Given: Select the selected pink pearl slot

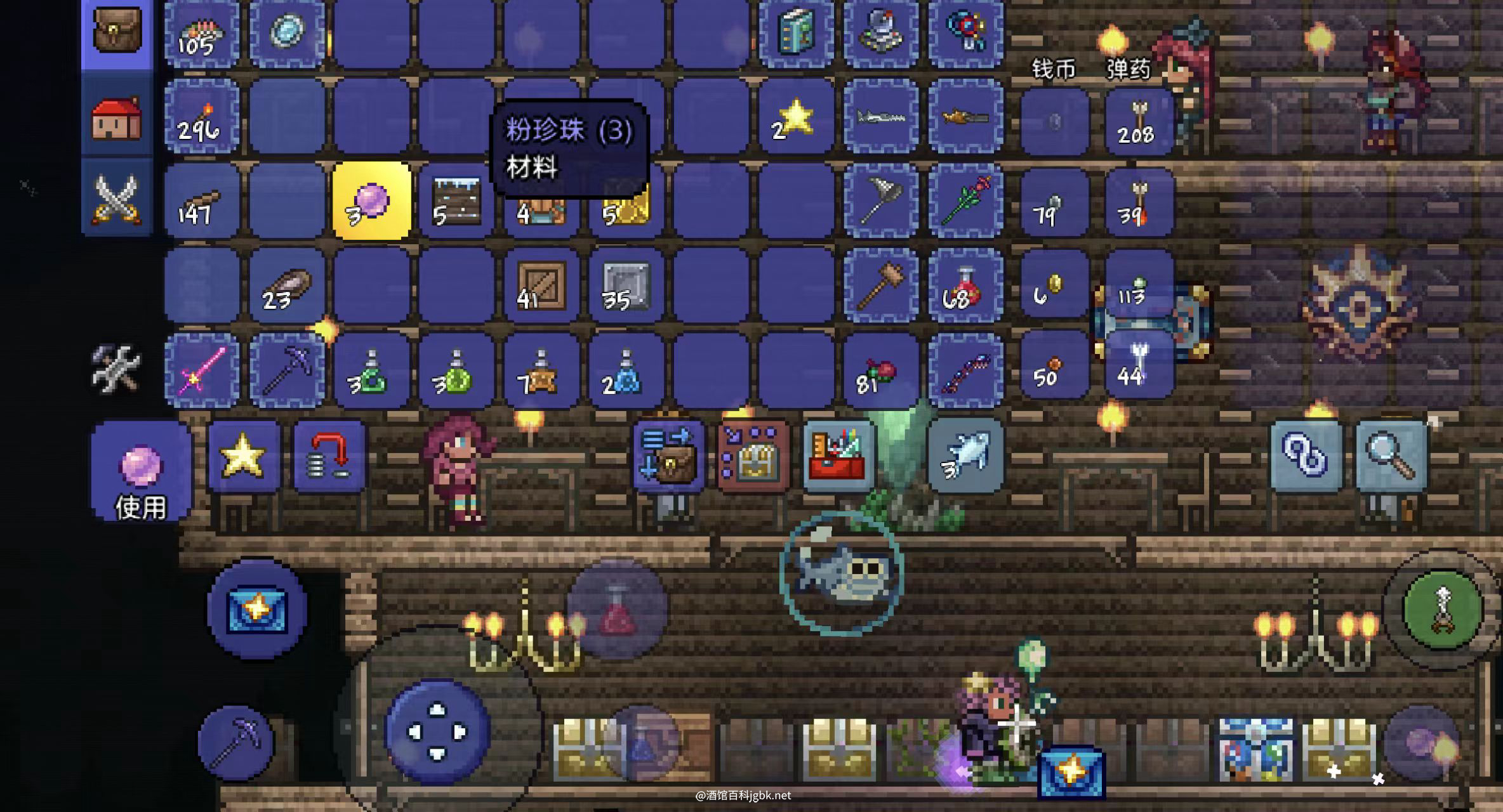Looking at the screenshot, I should tap(371, 201).
